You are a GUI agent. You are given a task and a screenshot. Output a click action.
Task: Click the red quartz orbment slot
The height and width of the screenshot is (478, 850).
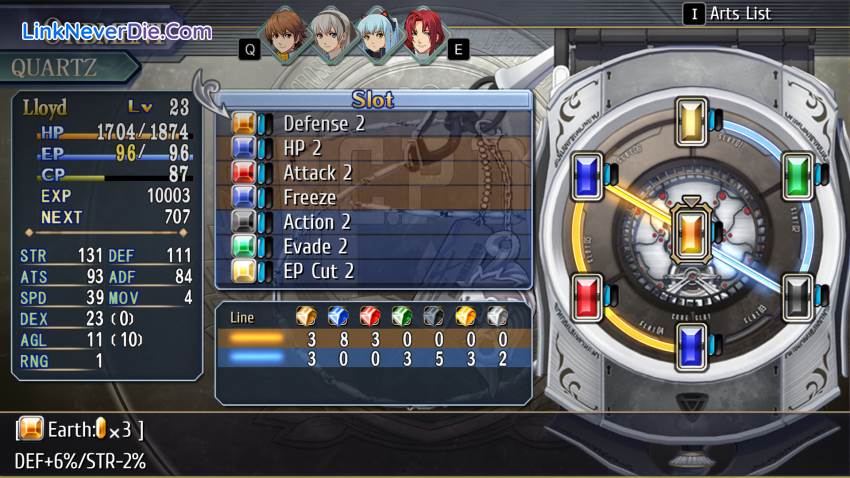(x=588, y=295)
